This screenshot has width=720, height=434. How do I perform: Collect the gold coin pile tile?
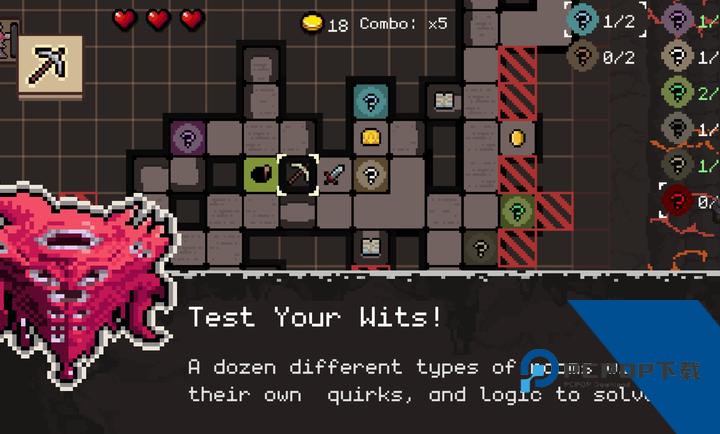pyautogui.click(x=371, y=137)
